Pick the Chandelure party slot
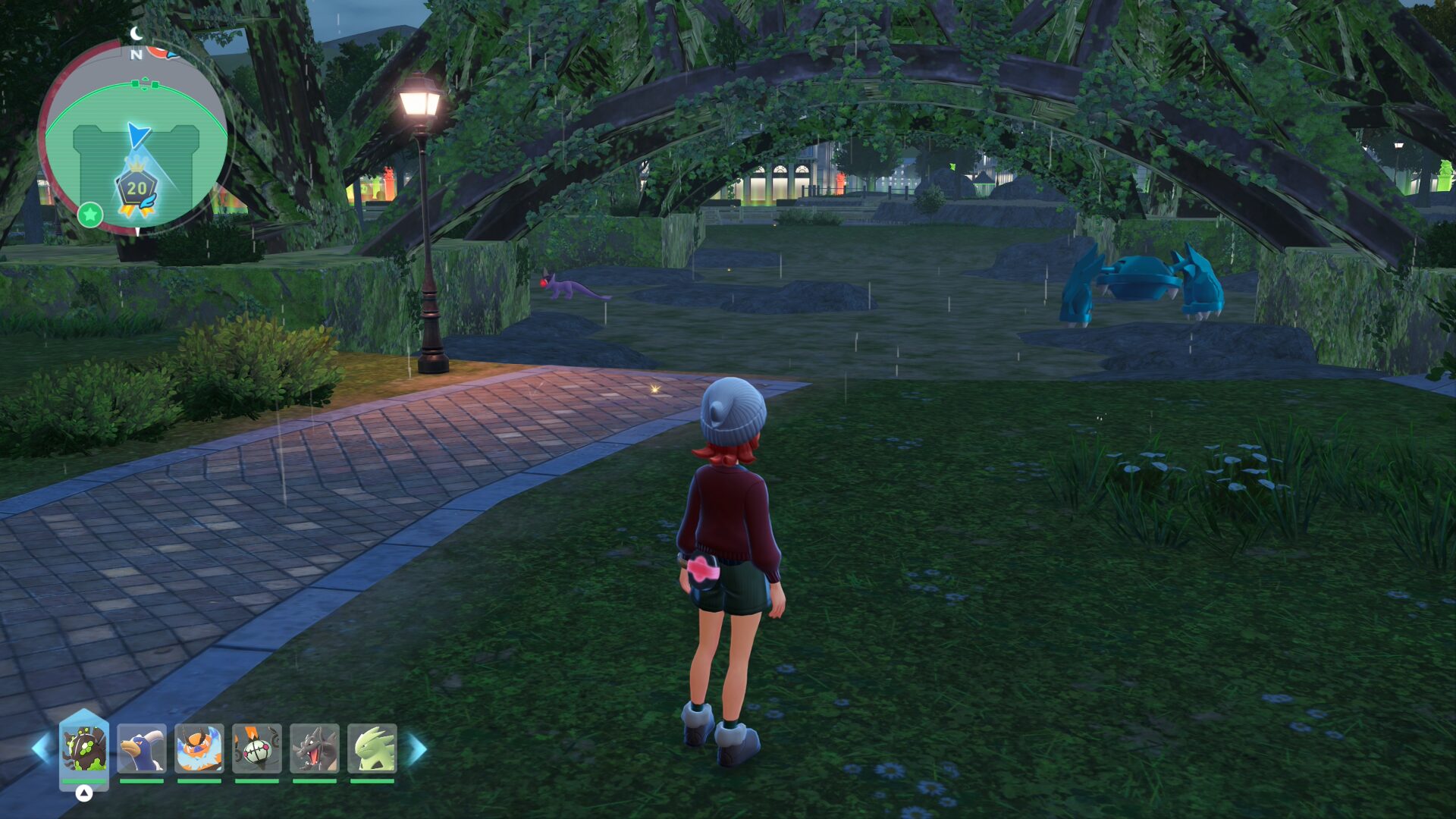 pyautogui.click(x=257, y=748)
